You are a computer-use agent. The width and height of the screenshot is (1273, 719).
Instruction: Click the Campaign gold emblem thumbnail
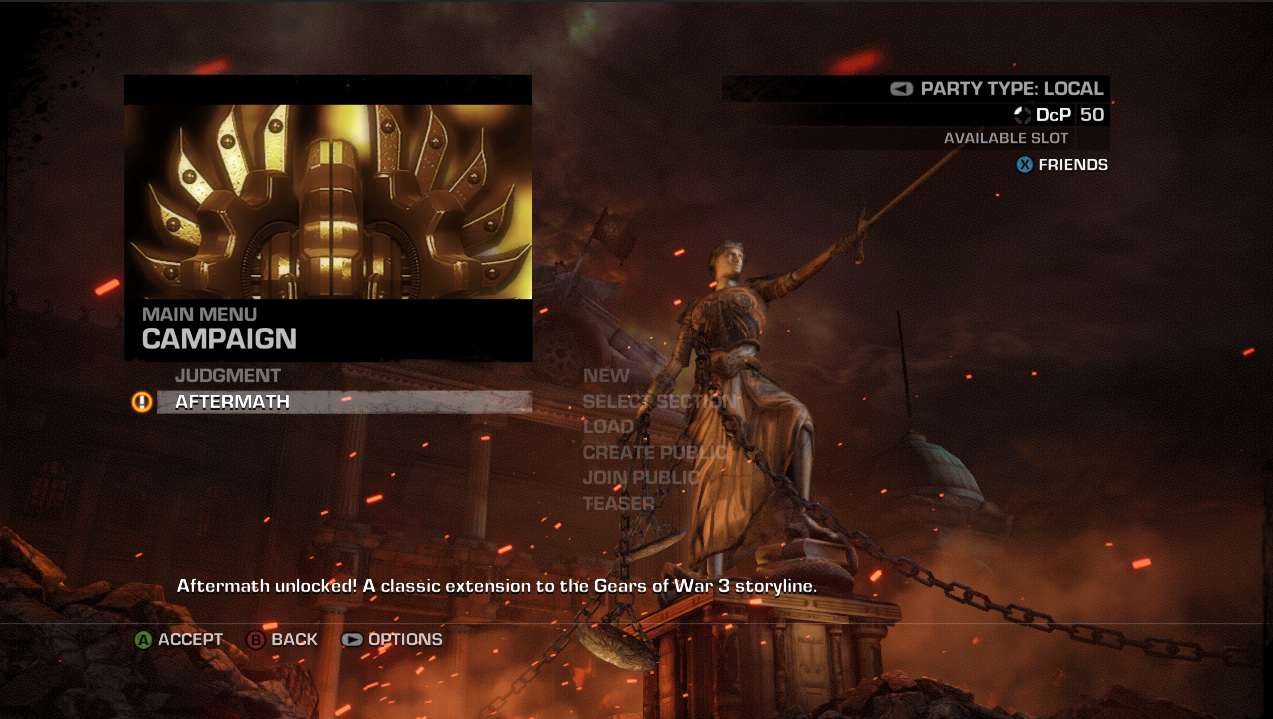point(328,201)
